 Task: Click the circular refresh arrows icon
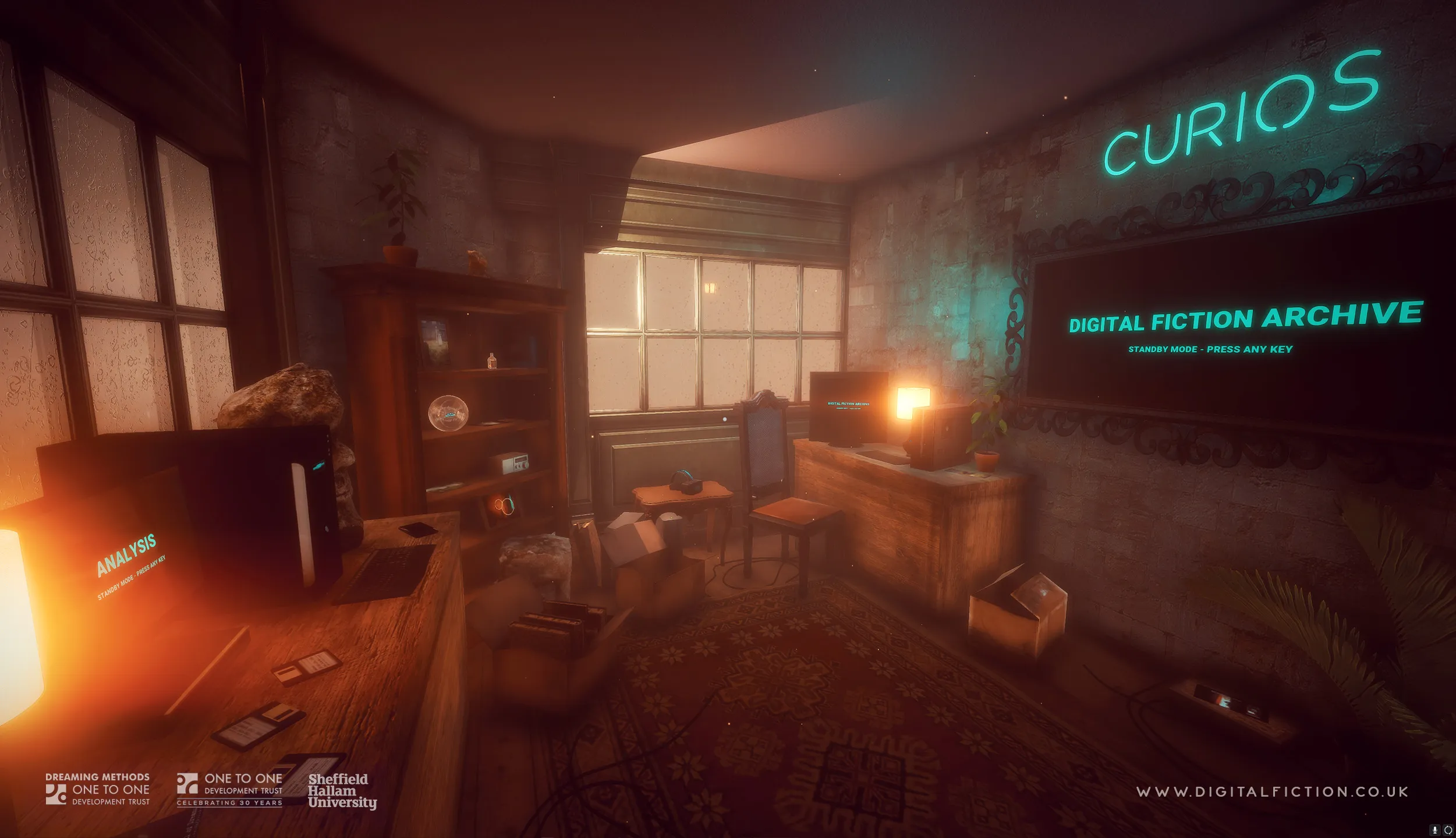click(x=1448, y=830)
